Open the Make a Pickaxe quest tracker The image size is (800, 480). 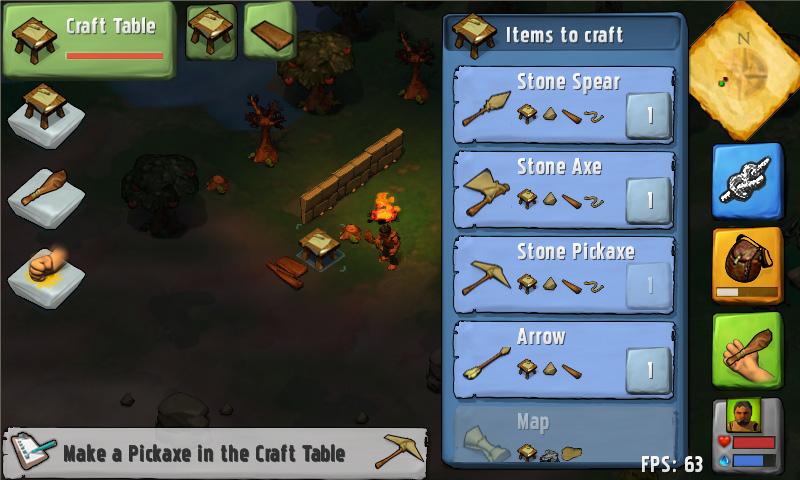pos(215,453)
